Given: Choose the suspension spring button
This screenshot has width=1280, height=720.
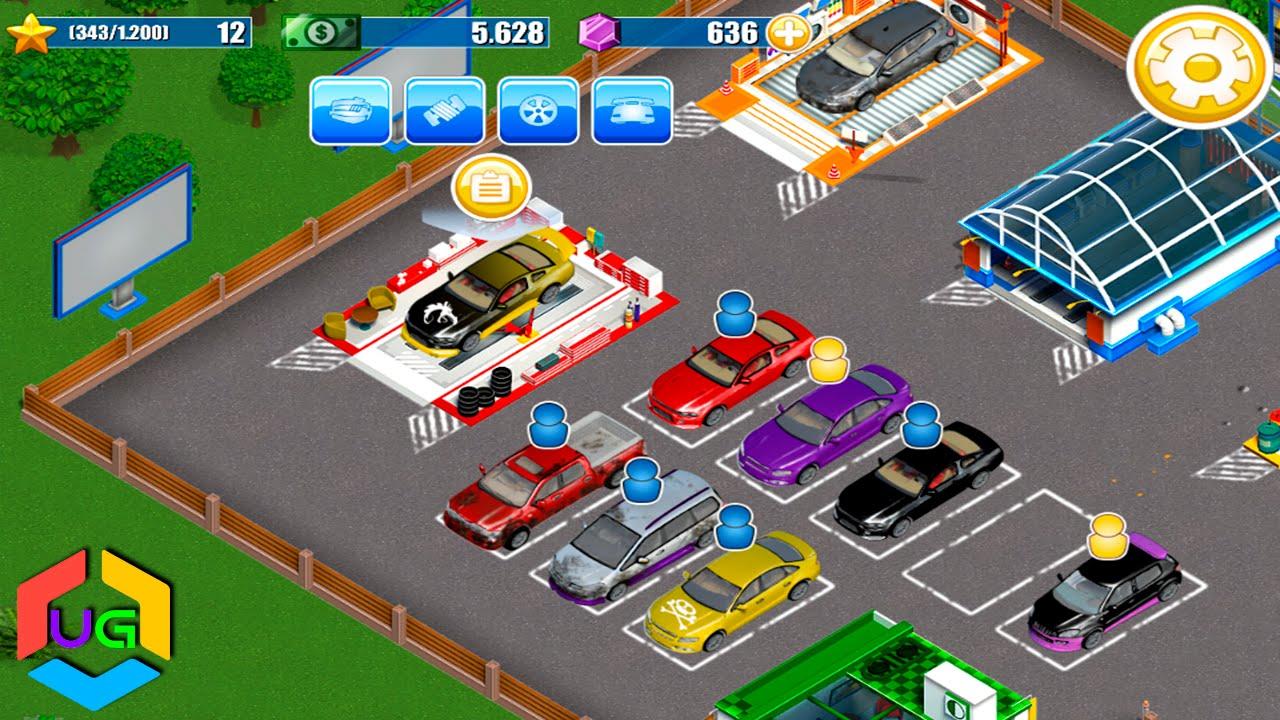Looking at the screenshot, I should pos(444,110).
